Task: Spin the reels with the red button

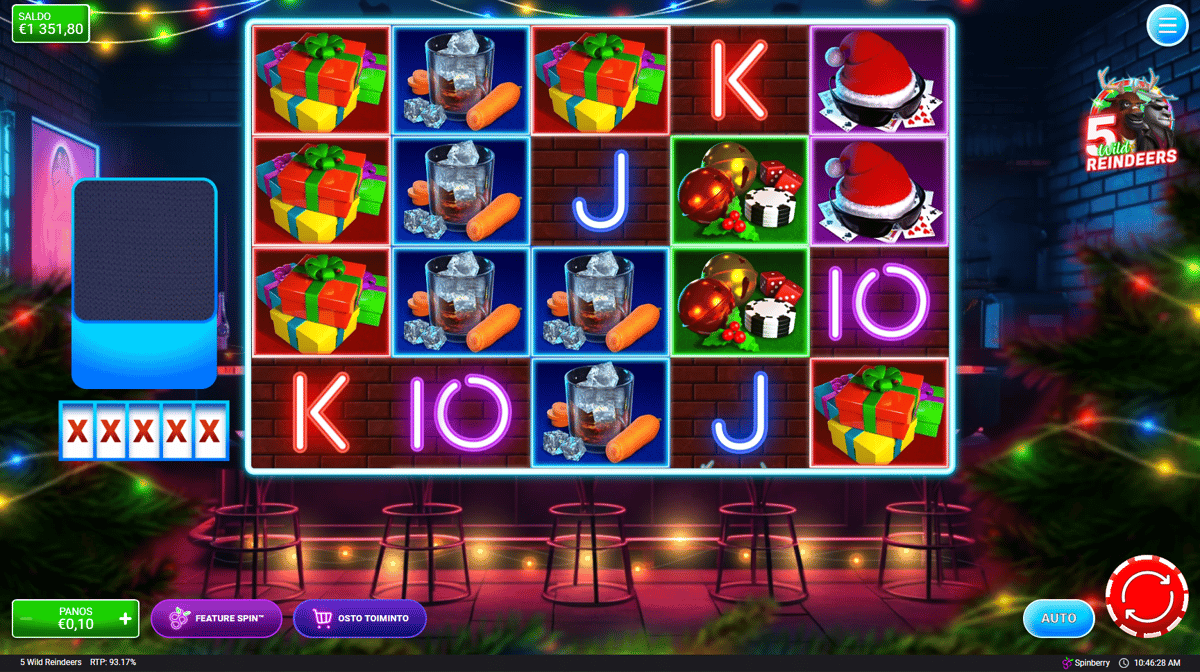Action: (x=1145, y=596)
